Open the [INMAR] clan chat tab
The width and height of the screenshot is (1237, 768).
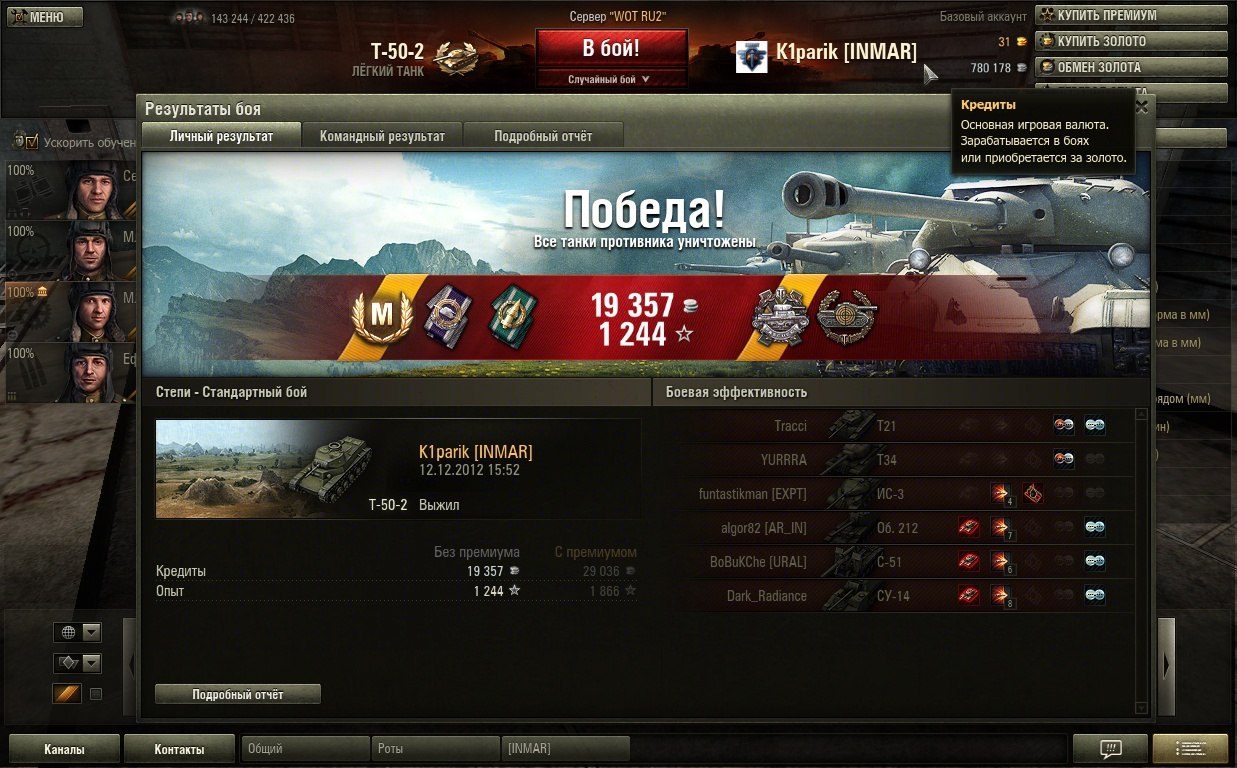pyautogui.click(x=565, y=749)
